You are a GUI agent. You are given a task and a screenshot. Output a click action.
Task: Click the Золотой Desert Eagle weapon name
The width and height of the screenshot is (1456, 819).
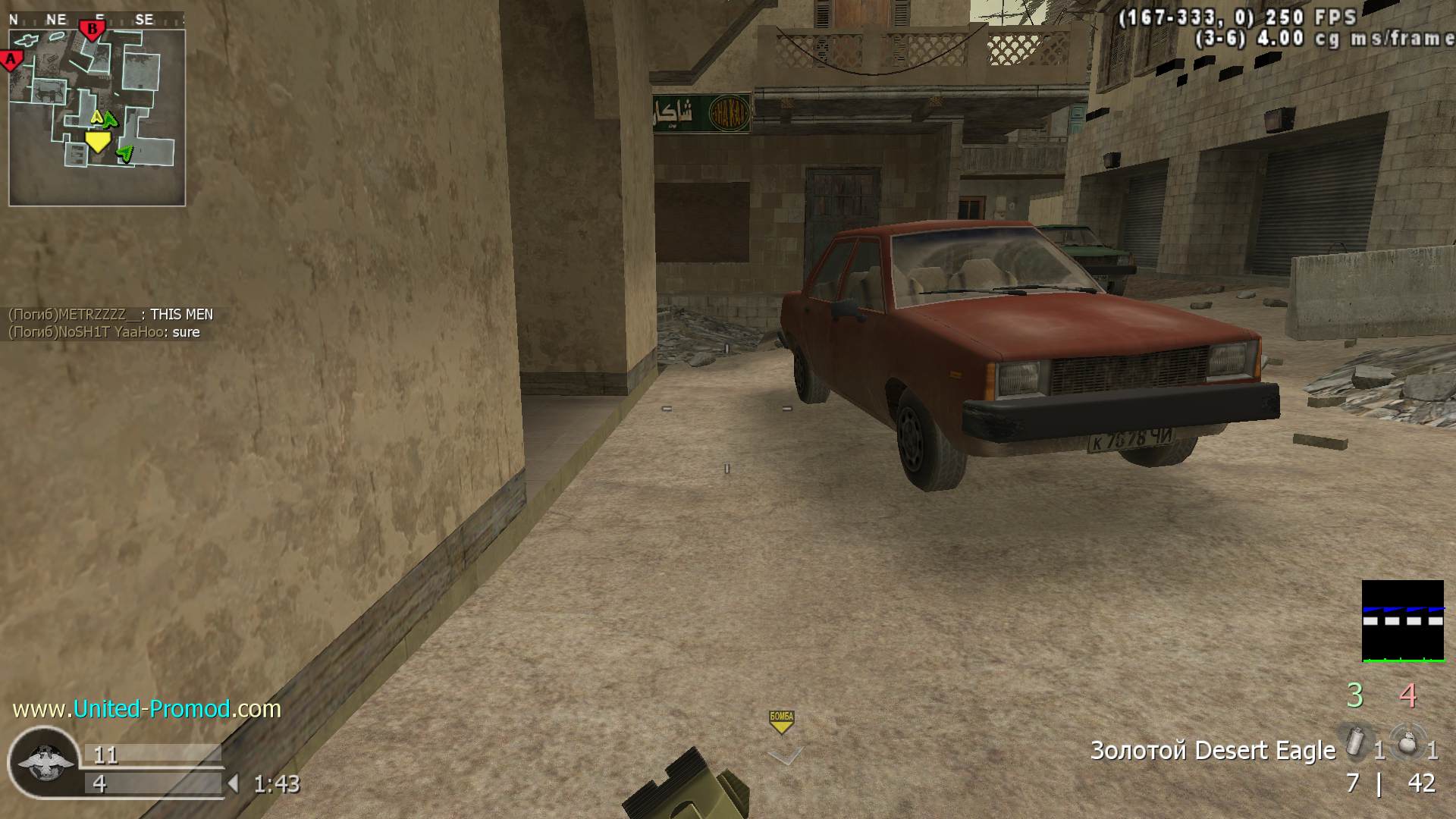(1213, 751)
